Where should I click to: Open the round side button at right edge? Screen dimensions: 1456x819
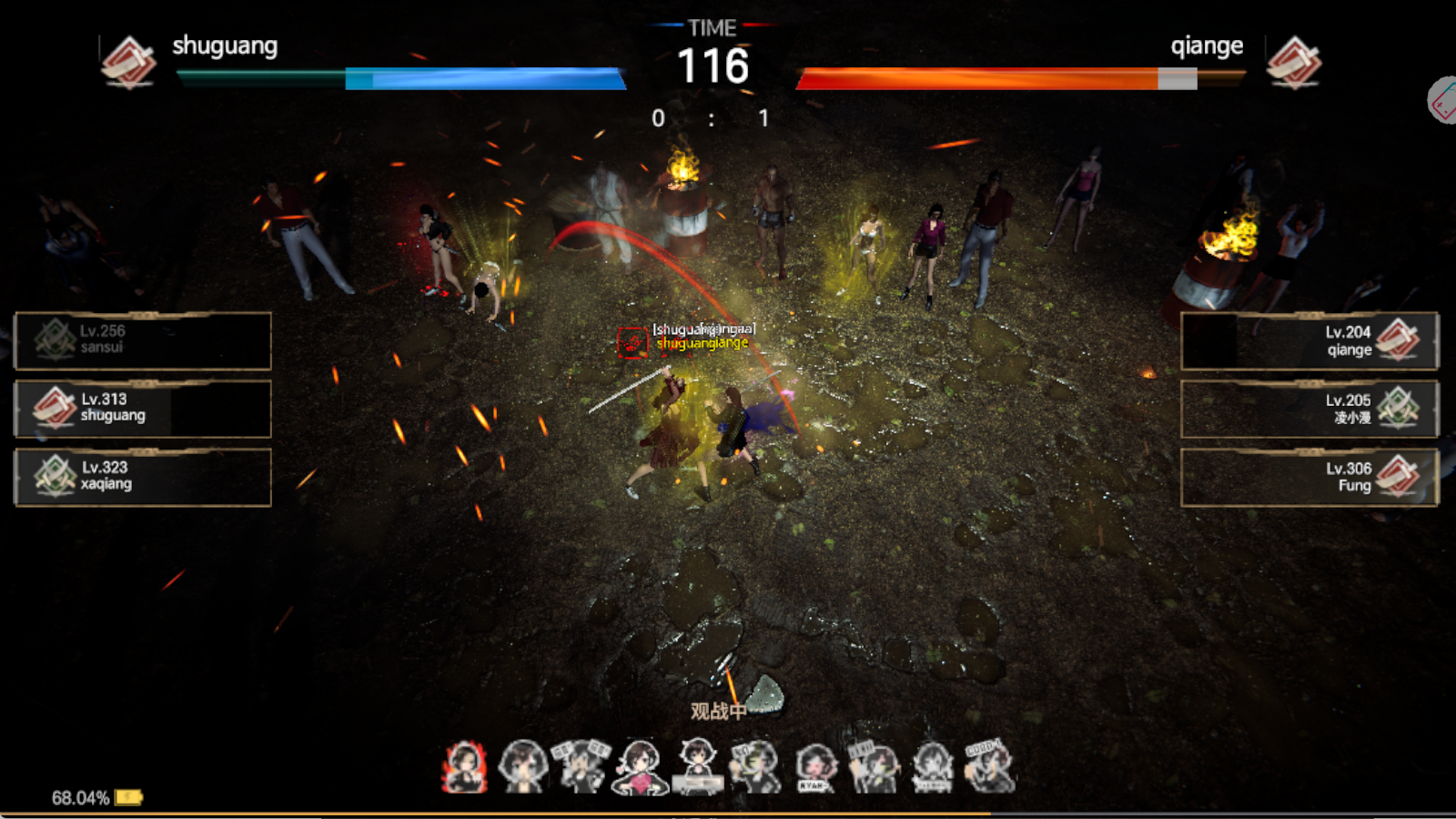pos(1443,101)
